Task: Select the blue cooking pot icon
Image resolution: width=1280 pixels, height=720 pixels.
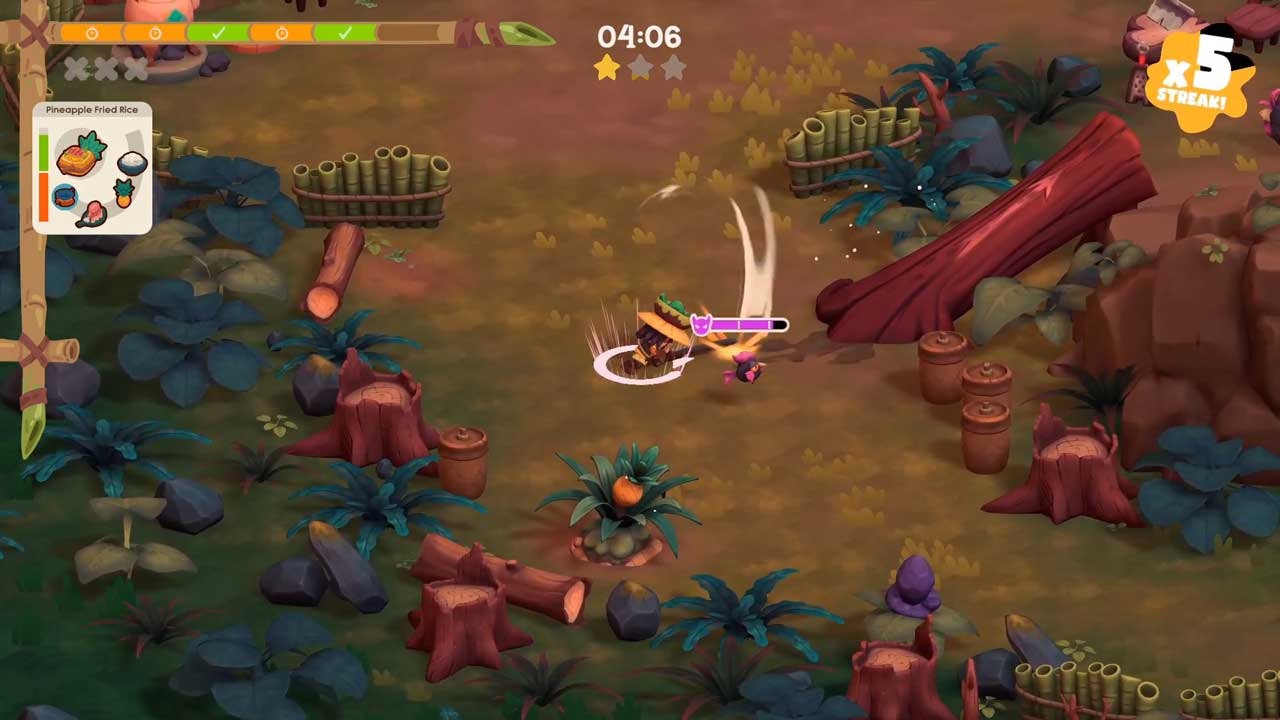Action: pos(65,196)
